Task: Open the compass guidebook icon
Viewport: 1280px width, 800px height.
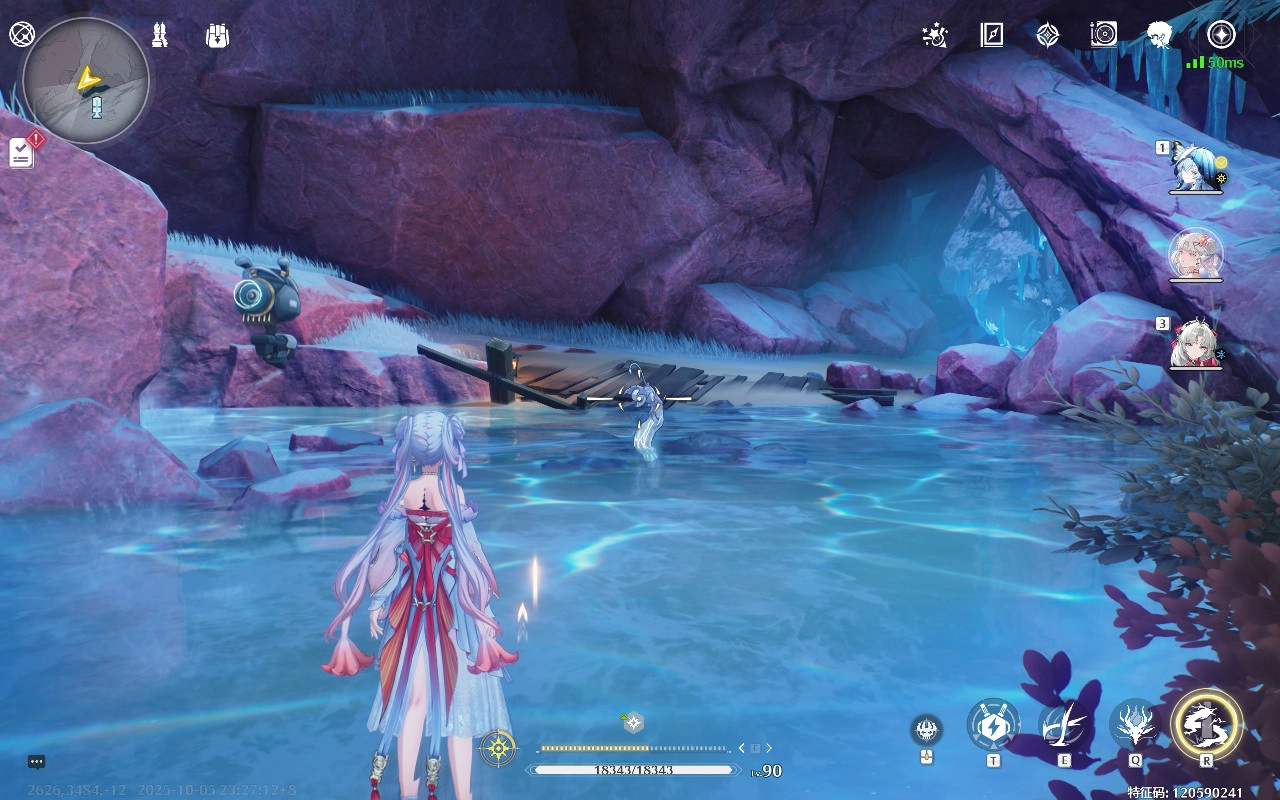Action: pos(991,36)
